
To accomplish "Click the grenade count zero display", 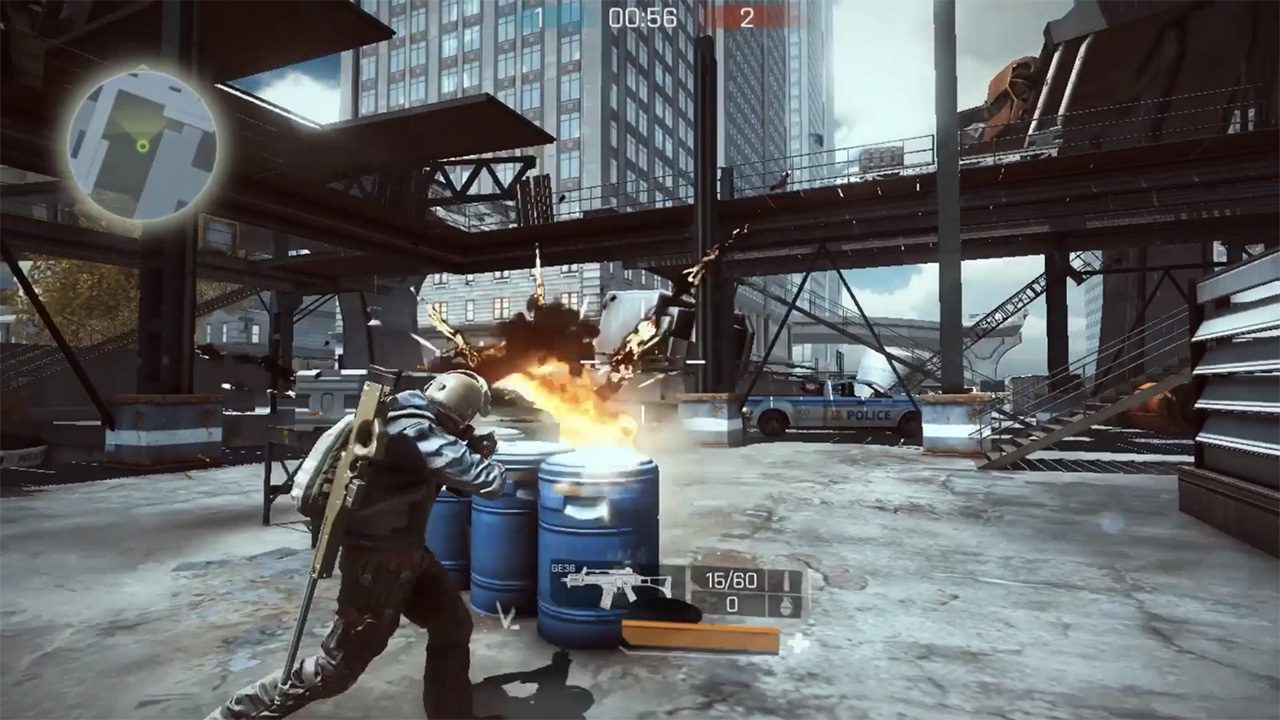I will pyautogui.click(x=733, y=605).
